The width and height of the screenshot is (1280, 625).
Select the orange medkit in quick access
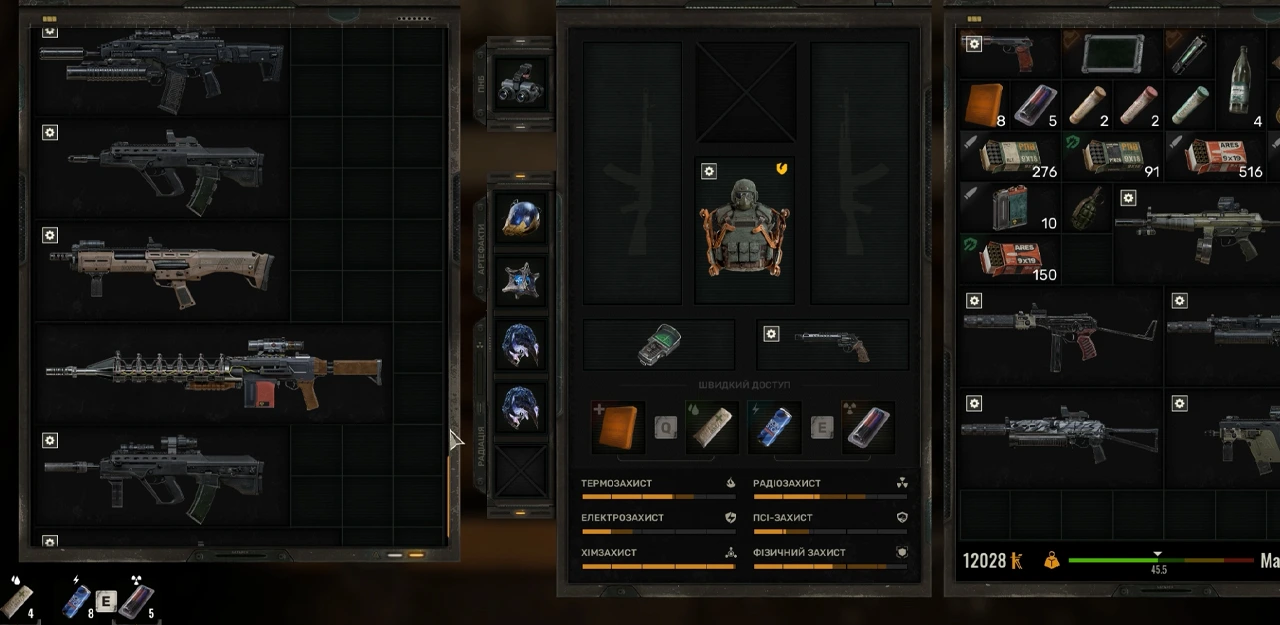point(618,427)
